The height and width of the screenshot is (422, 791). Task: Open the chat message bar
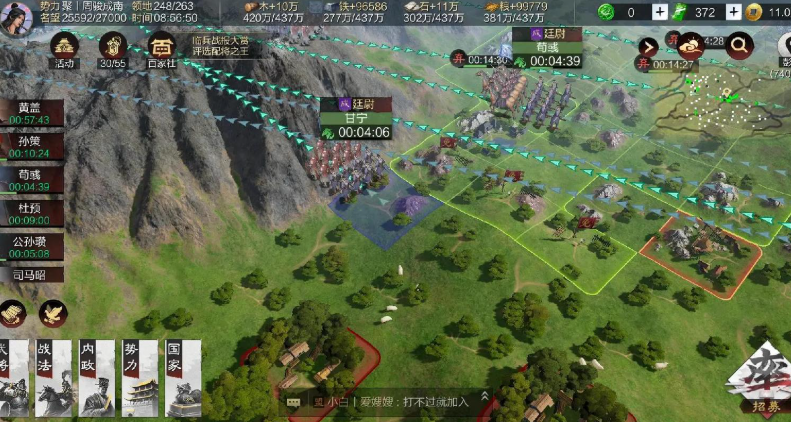point(385,400)
